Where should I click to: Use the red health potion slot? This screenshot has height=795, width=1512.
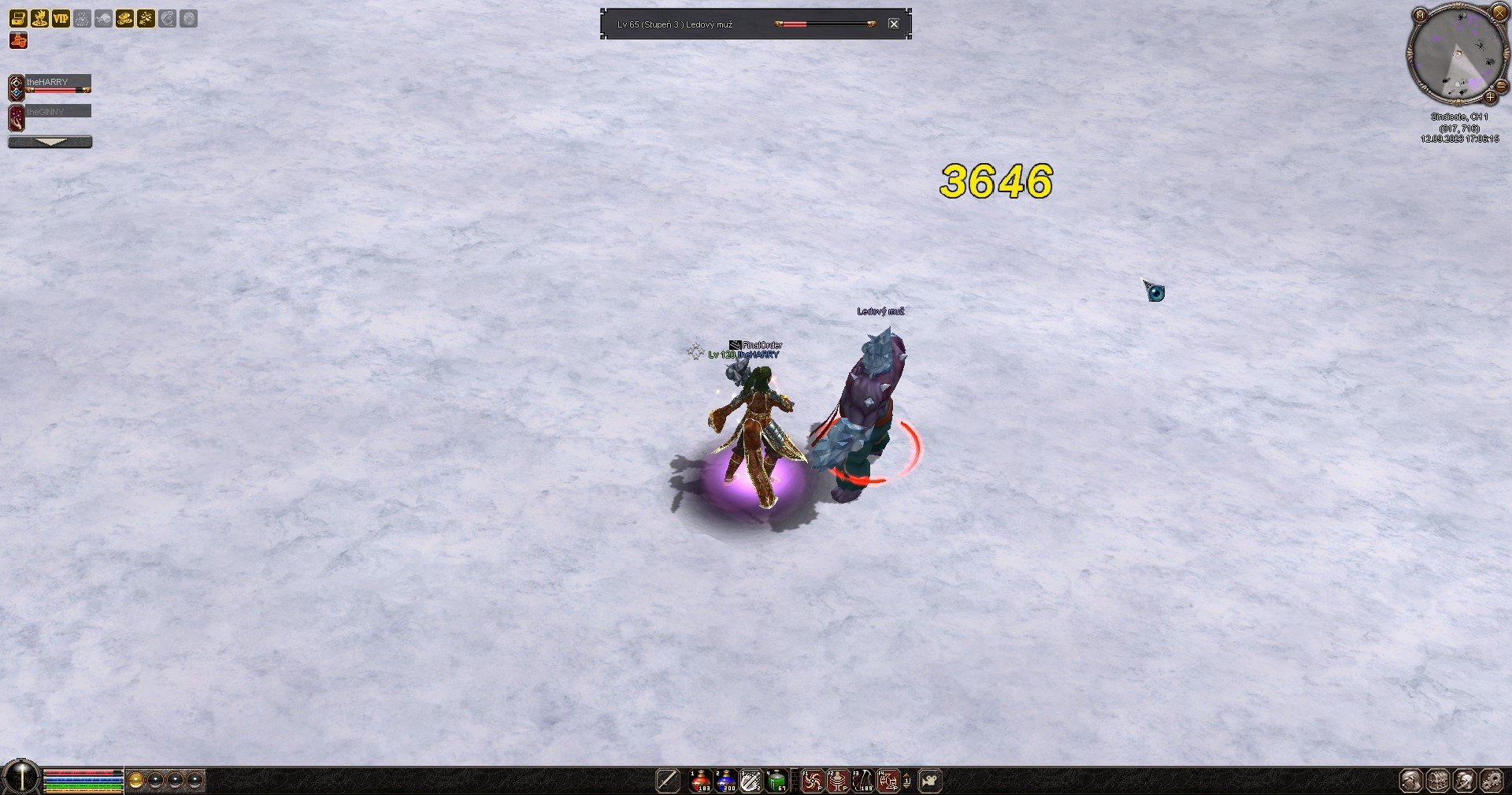tap(701, 781)
